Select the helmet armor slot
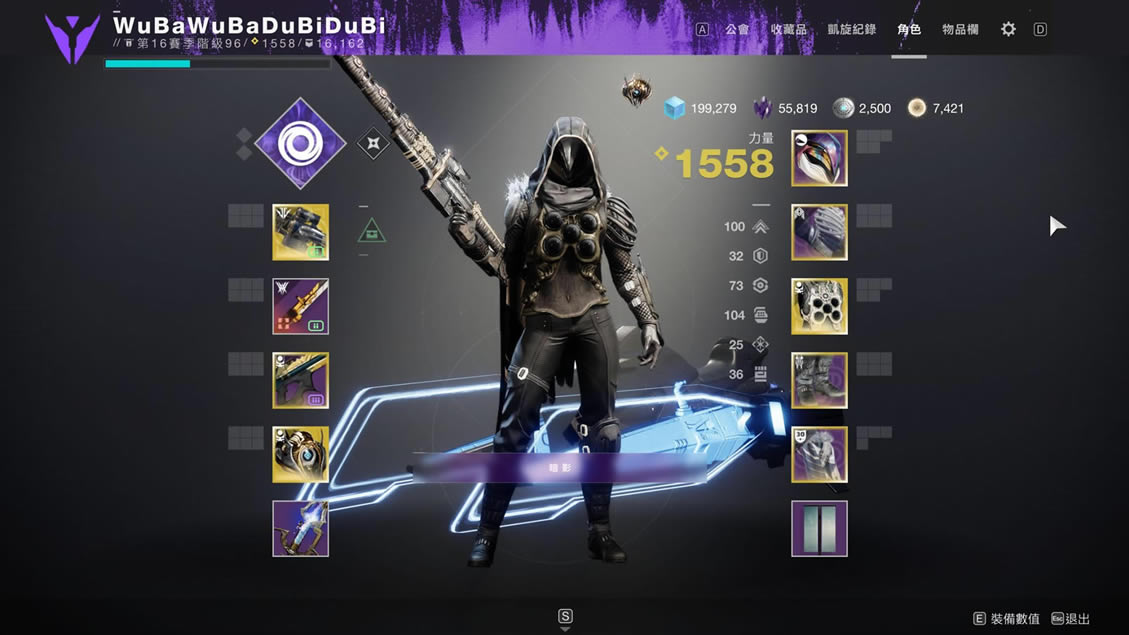 819,158
